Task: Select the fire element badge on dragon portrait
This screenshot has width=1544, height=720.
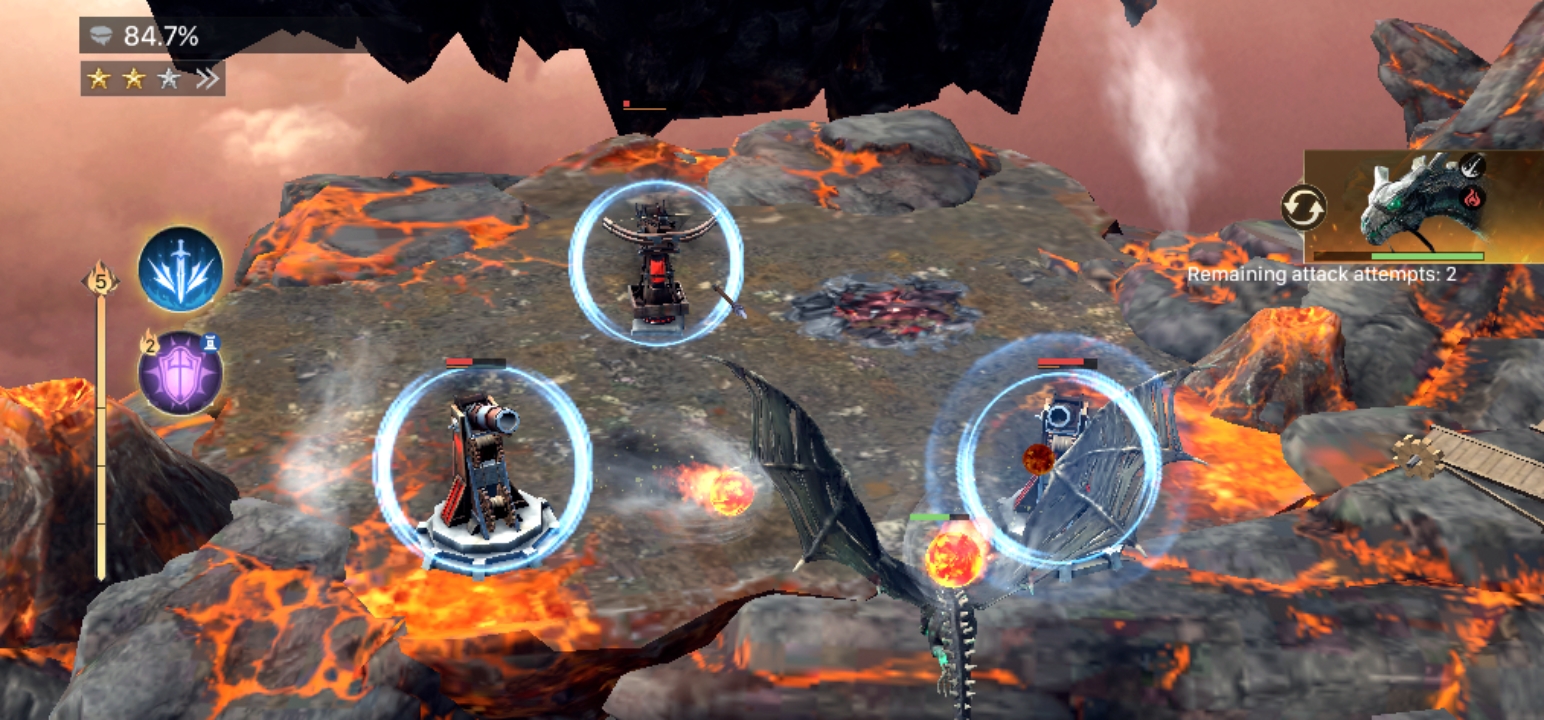Action: 1472,198
